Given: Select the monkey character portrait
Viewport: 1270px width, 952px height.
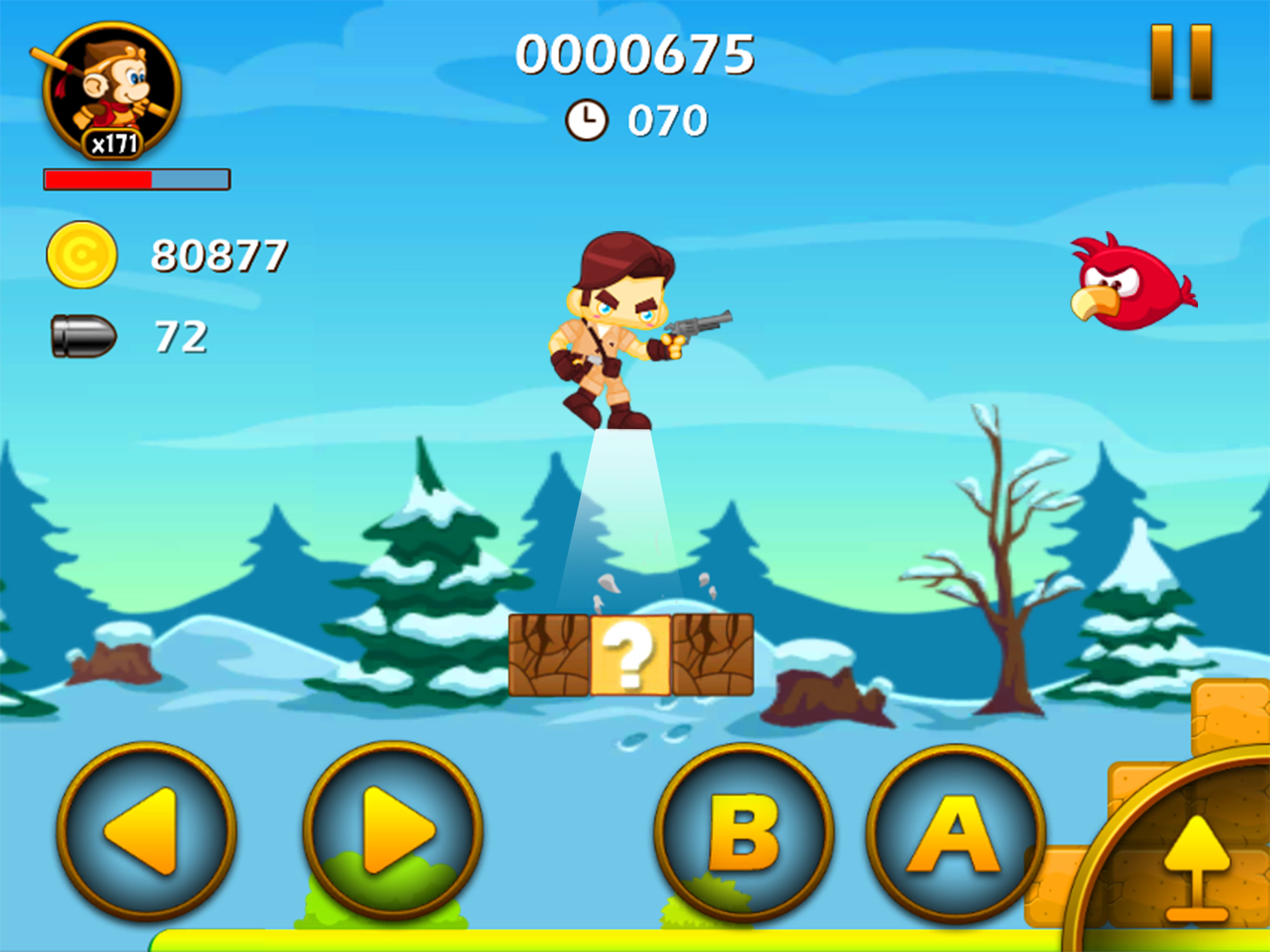Looking at the screenshot, I should [x=112, y=90].
